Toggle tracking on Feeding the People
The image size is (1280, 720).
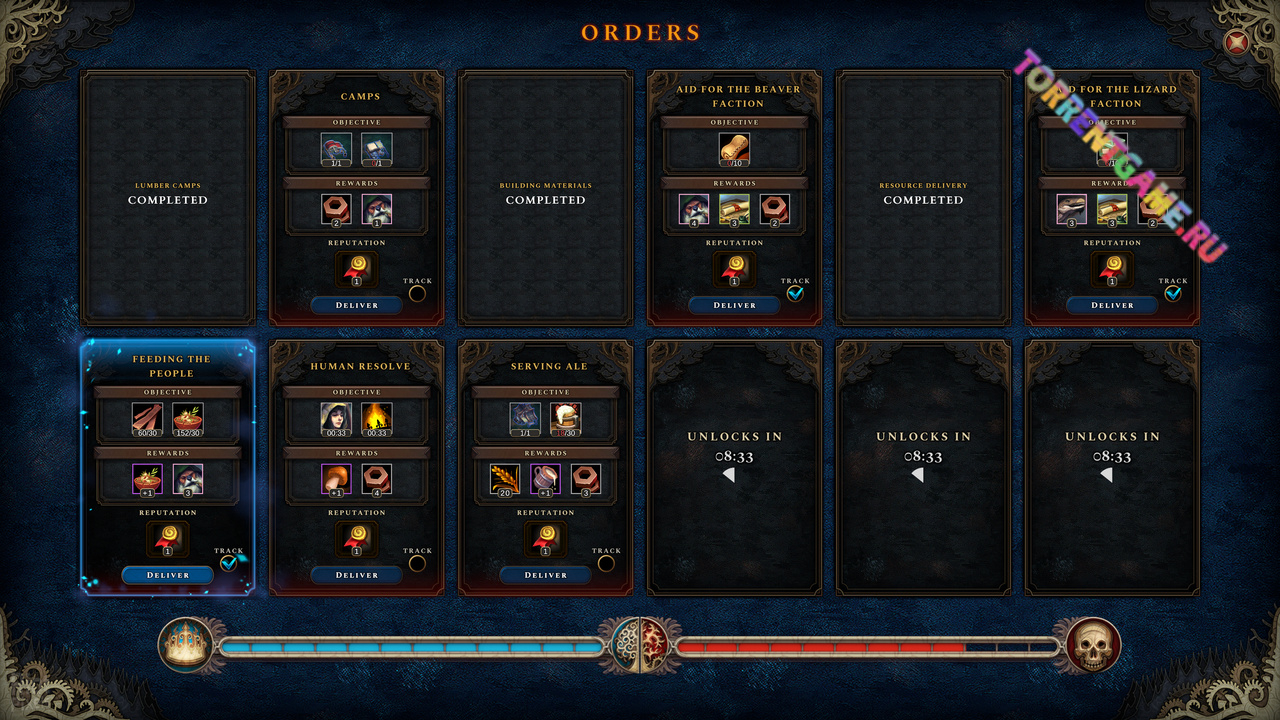tap(229, 563)
